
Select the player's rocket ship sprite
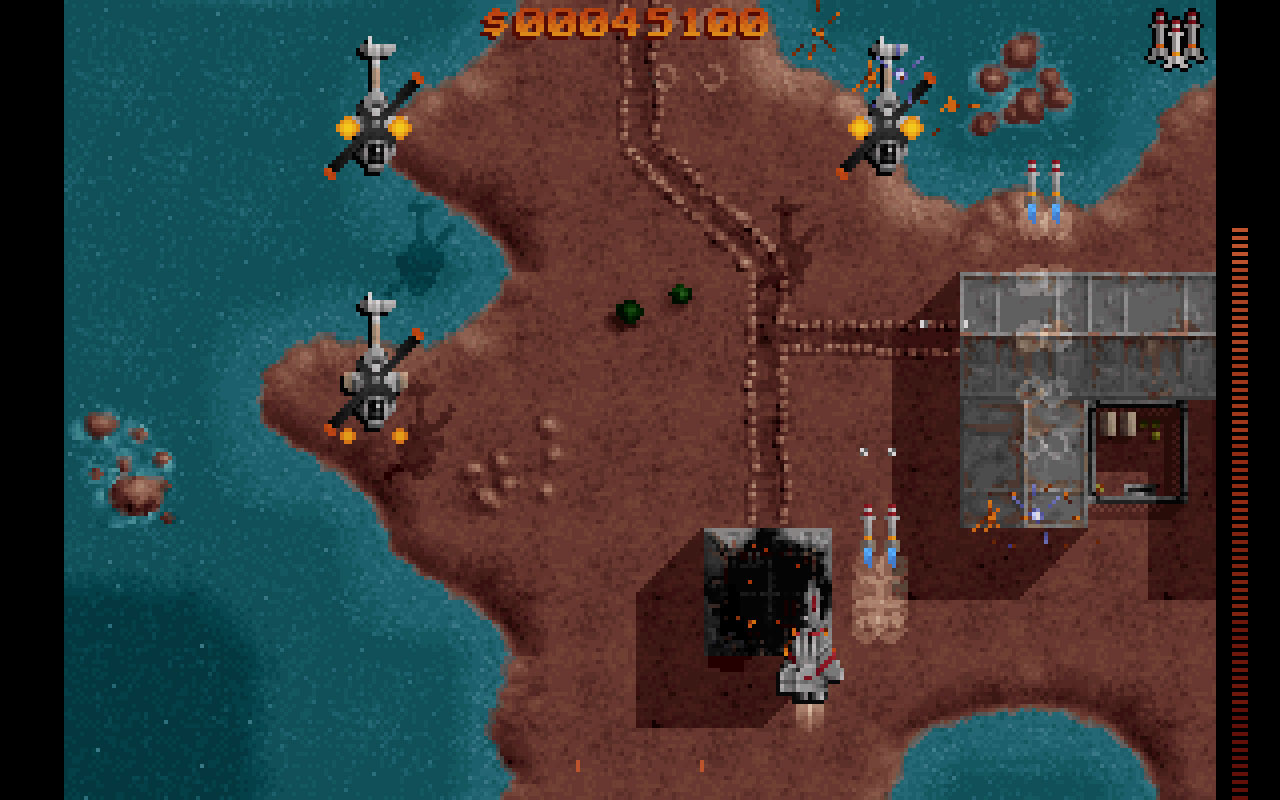click(808, 660)
